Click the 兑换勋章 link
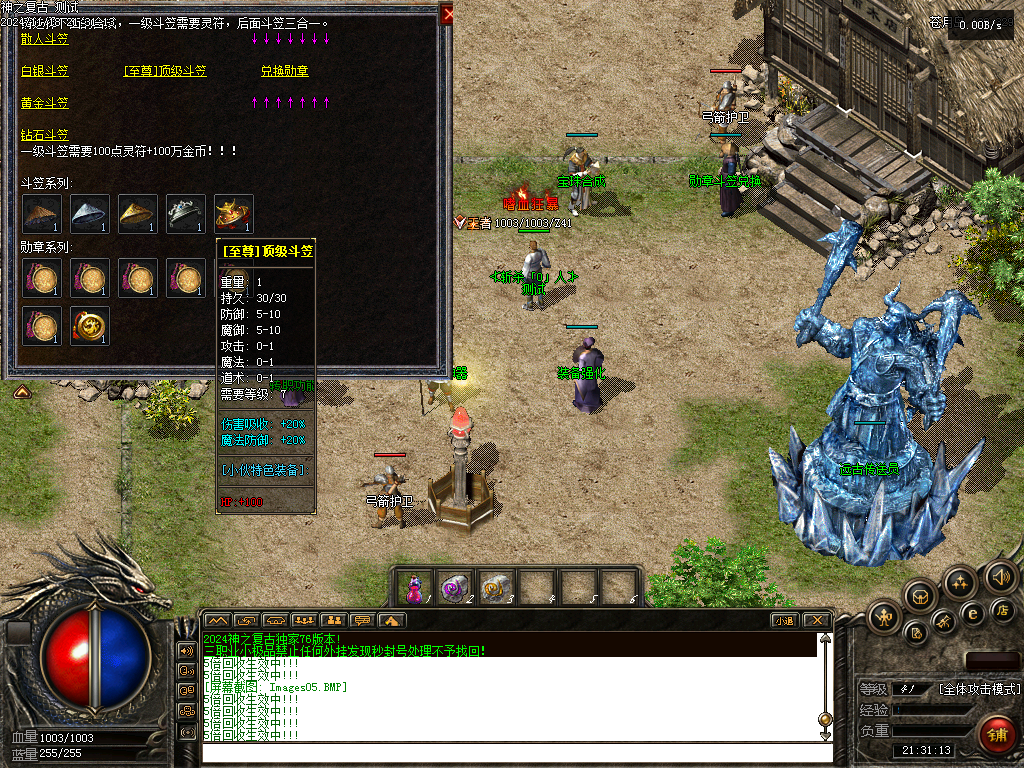The image size is (1024, 768). (x=285, y=71)
